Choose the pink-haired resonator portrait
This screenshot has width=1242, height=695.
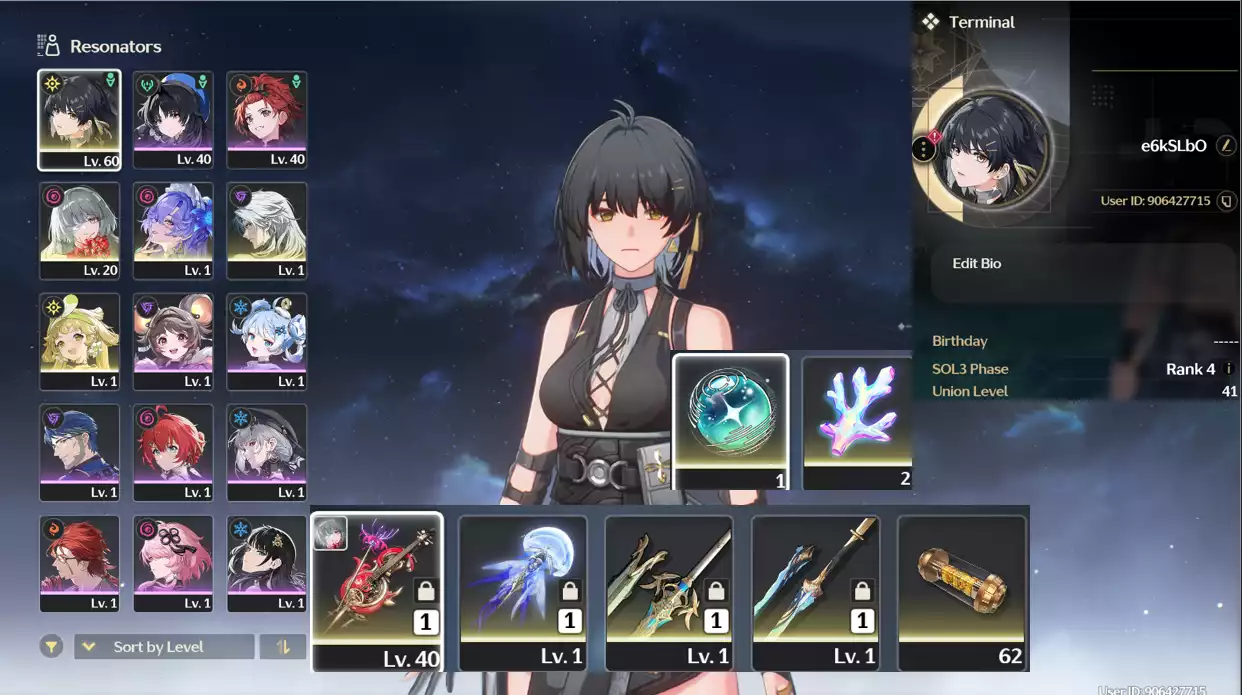173,563
